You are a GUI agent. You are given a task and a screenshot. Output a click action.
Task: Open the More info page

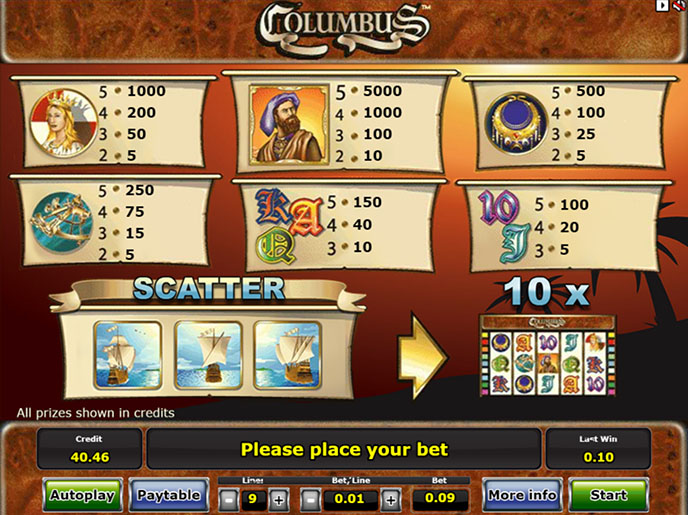coord(520,494)
